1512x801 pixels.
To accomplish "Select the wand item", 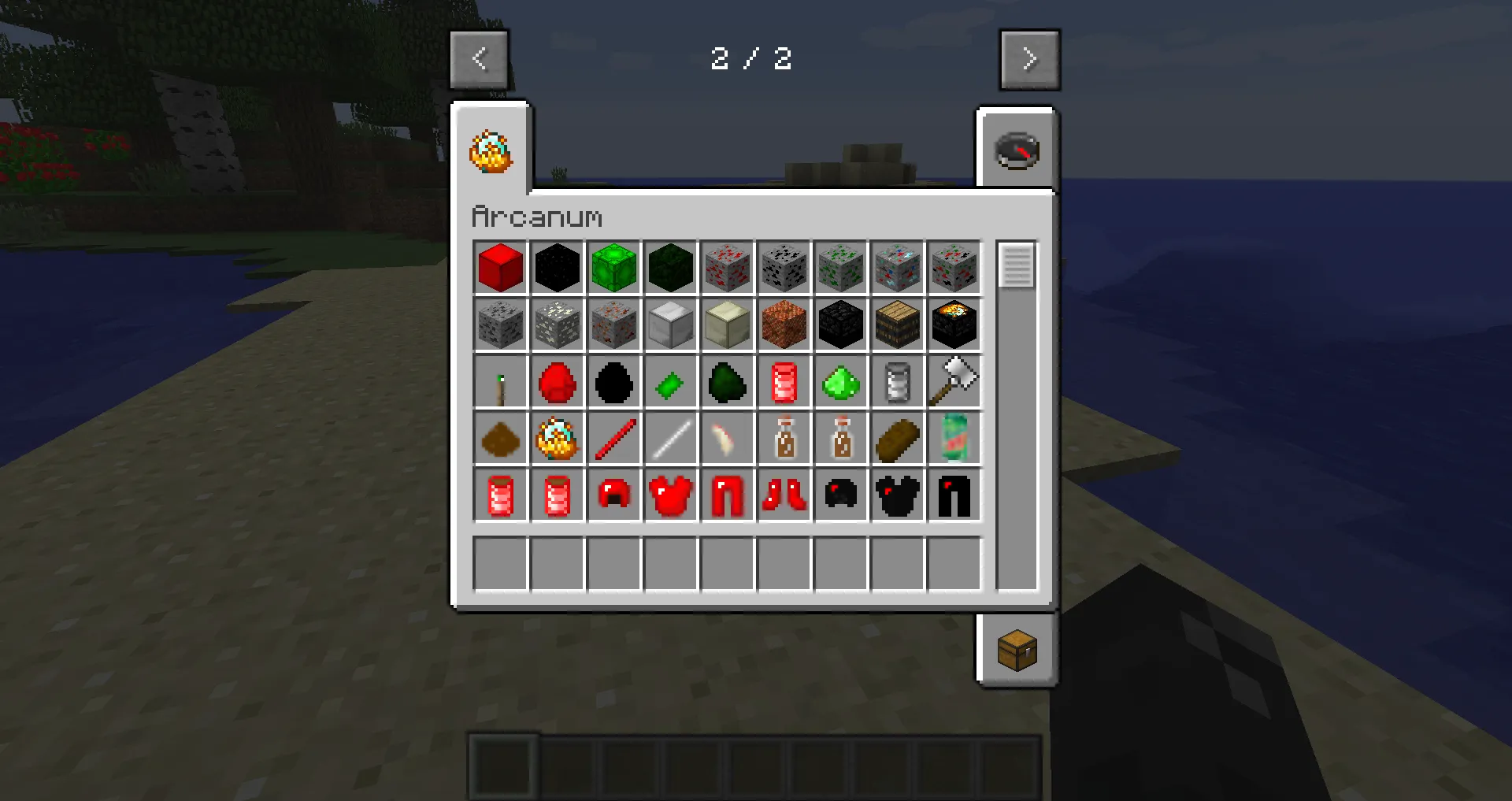I will [500, 381].
